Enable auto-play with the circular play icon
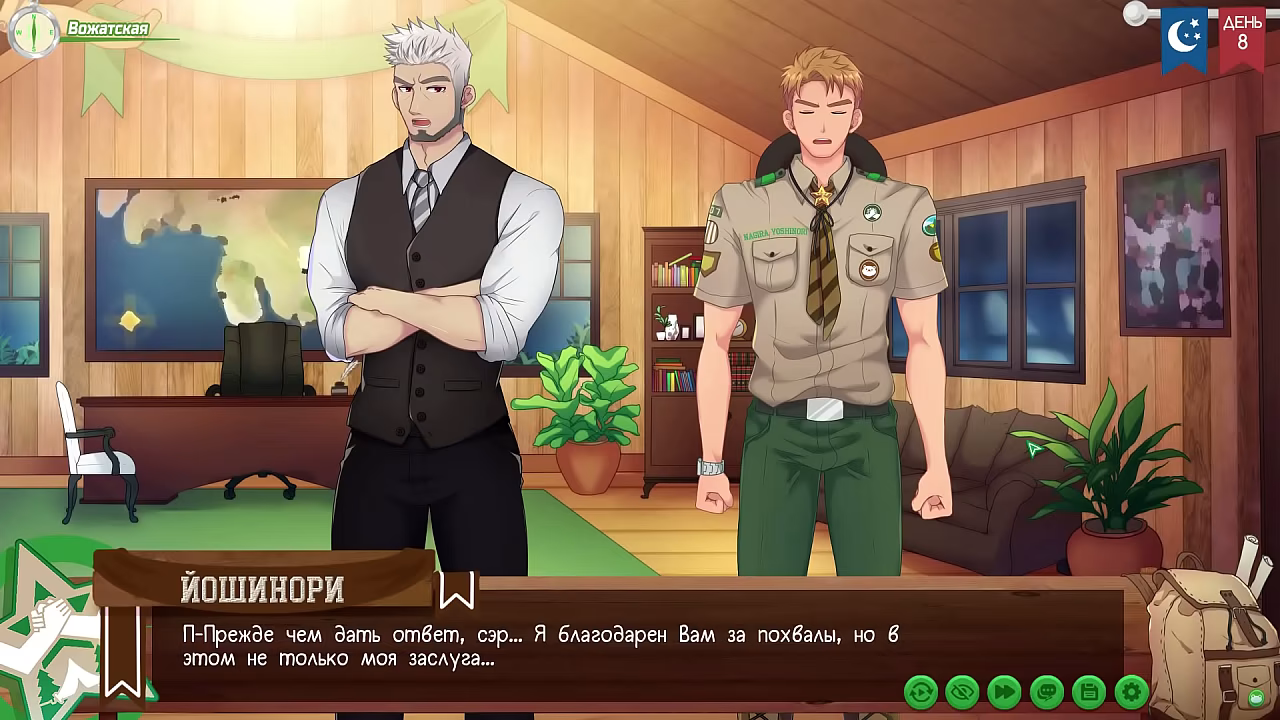Viewport: 1280px width, 720px height. pos(920,690)
